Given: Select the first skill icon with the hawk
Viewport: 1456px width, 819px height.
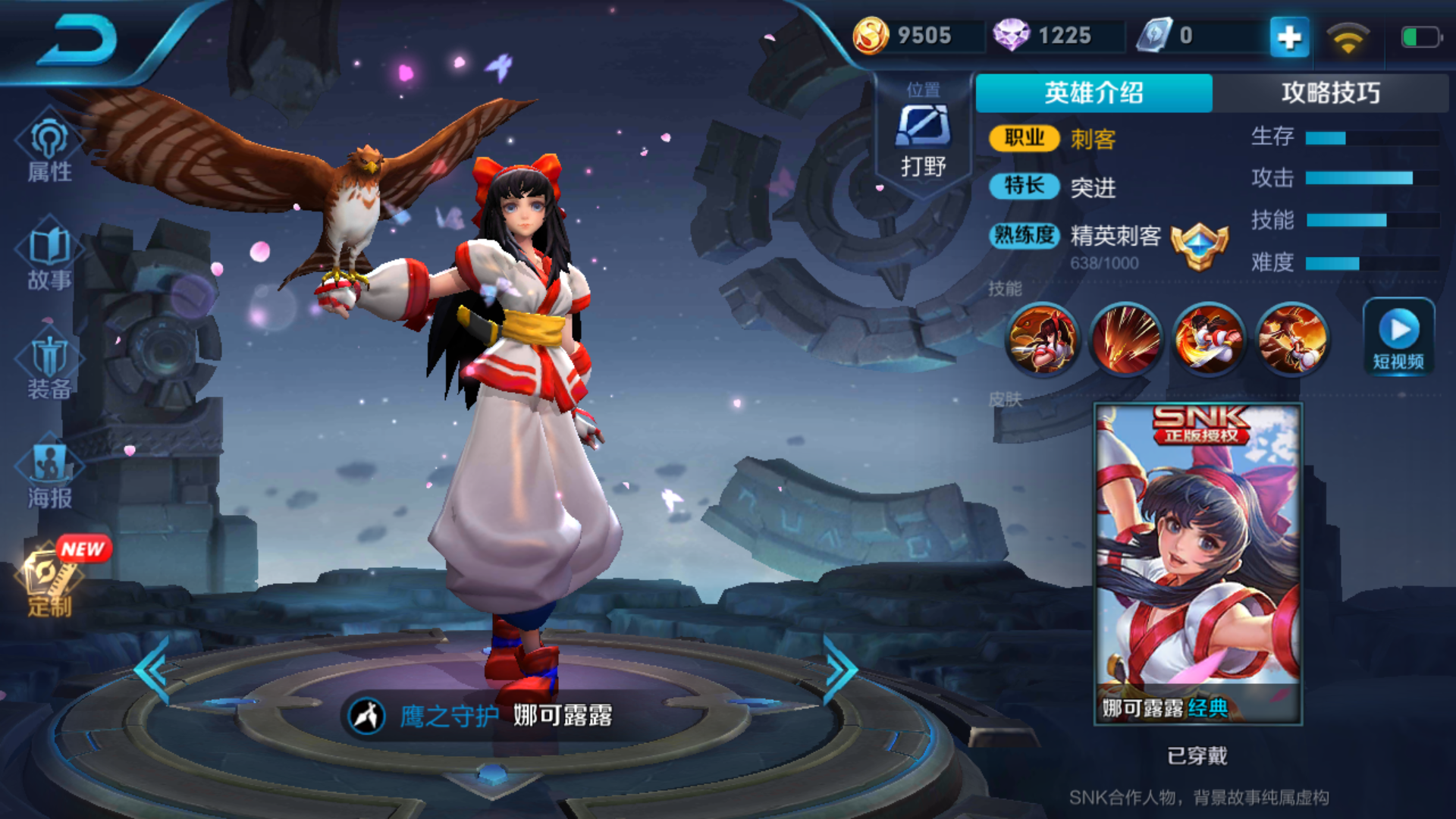Looking at the screenshot, I should click(1042, 339).
